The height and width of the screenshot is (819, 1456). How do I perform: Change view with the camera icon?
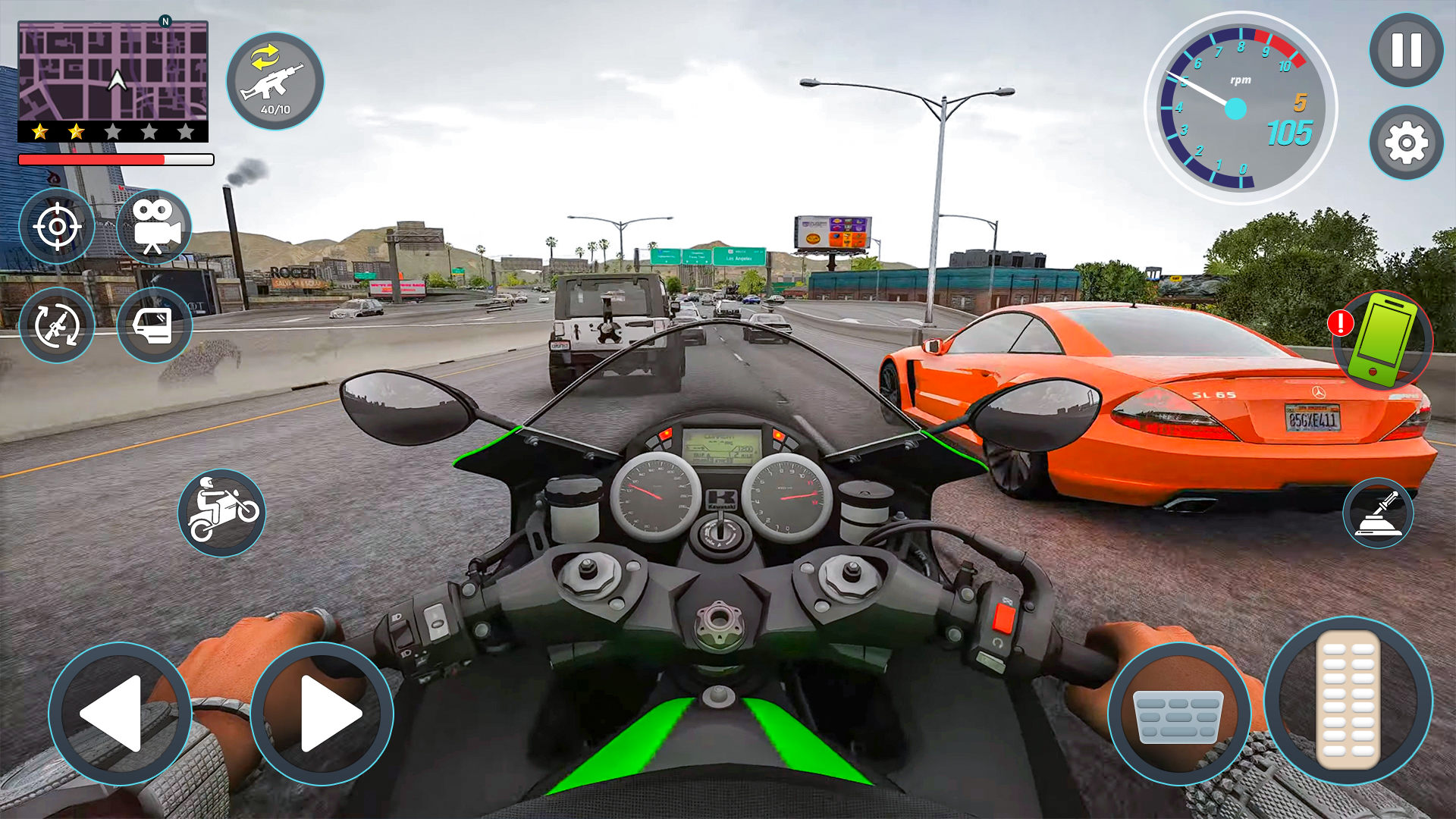(x=155, y=226)
